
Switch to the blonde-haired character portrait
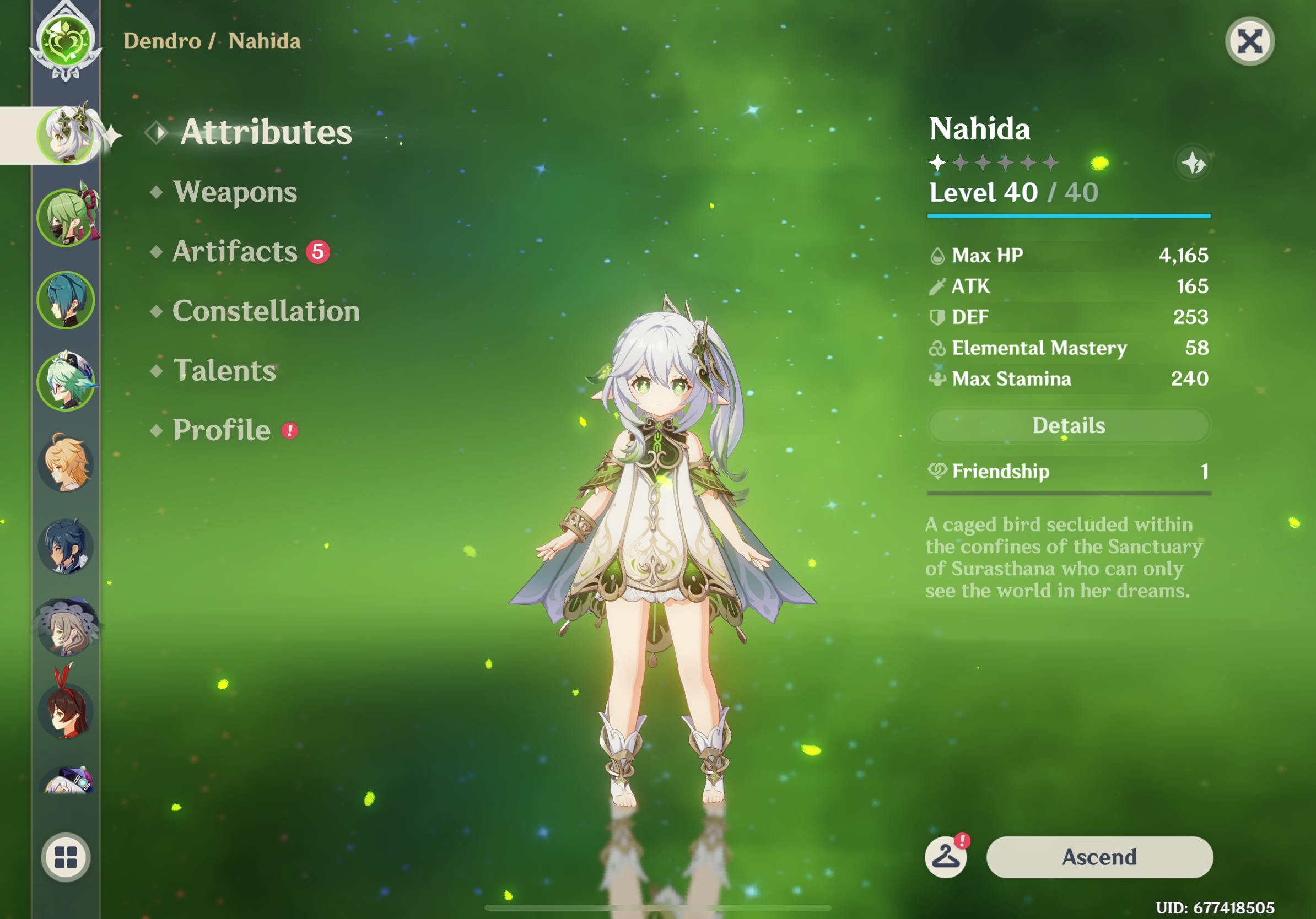coord(67,464)
